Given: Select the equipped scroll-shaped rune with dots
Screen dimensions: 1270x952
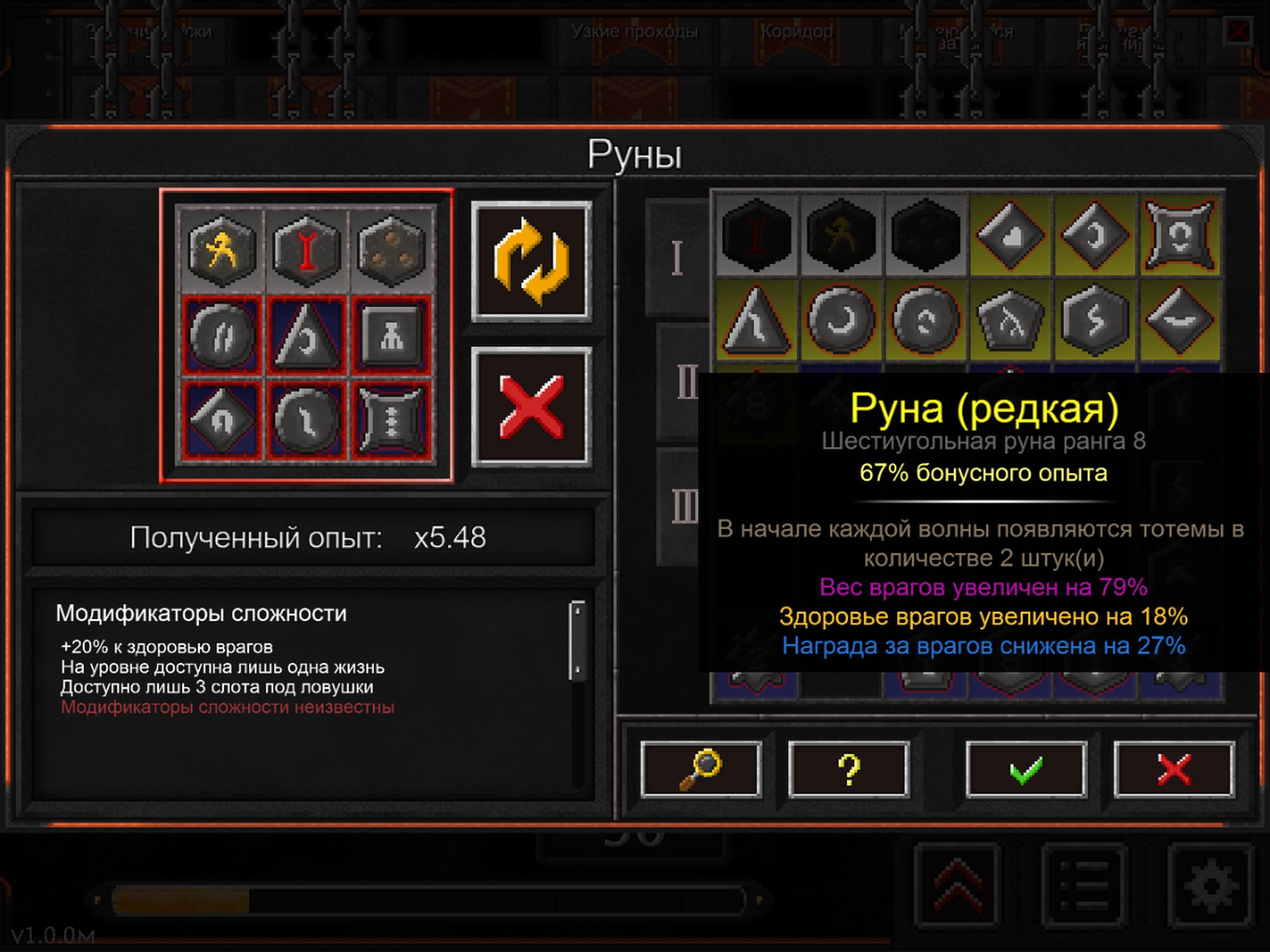Looking at the screenshot, I should point(391,421).
